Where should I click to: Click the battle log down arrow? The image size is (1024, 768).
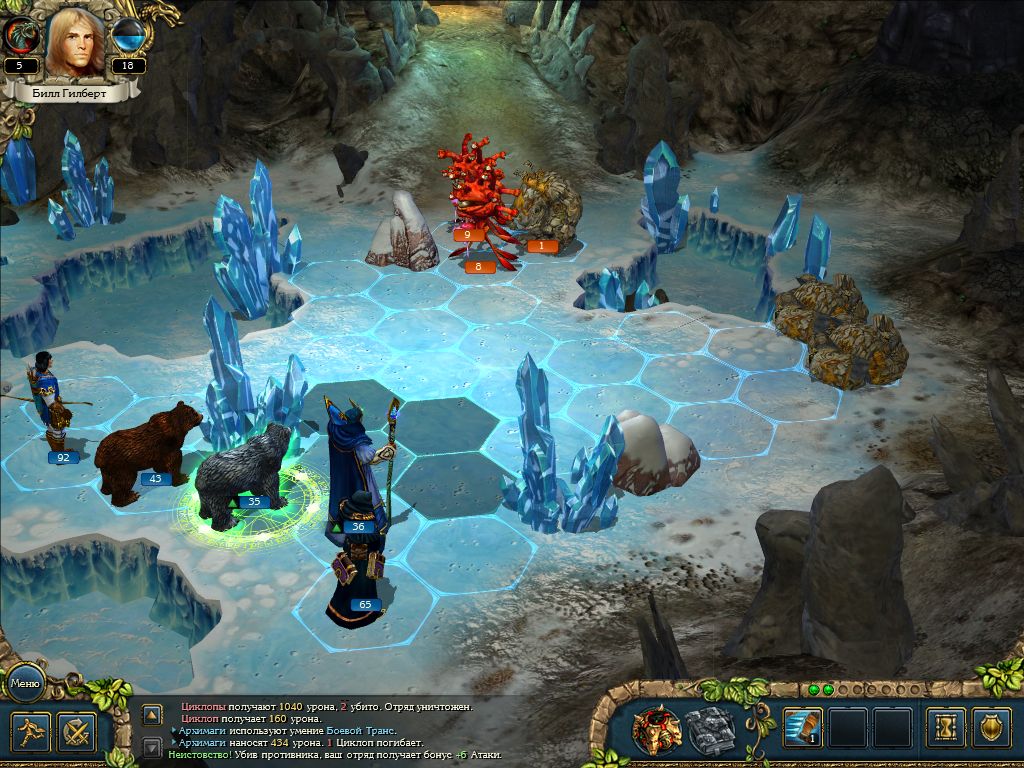tap(152, 746)
